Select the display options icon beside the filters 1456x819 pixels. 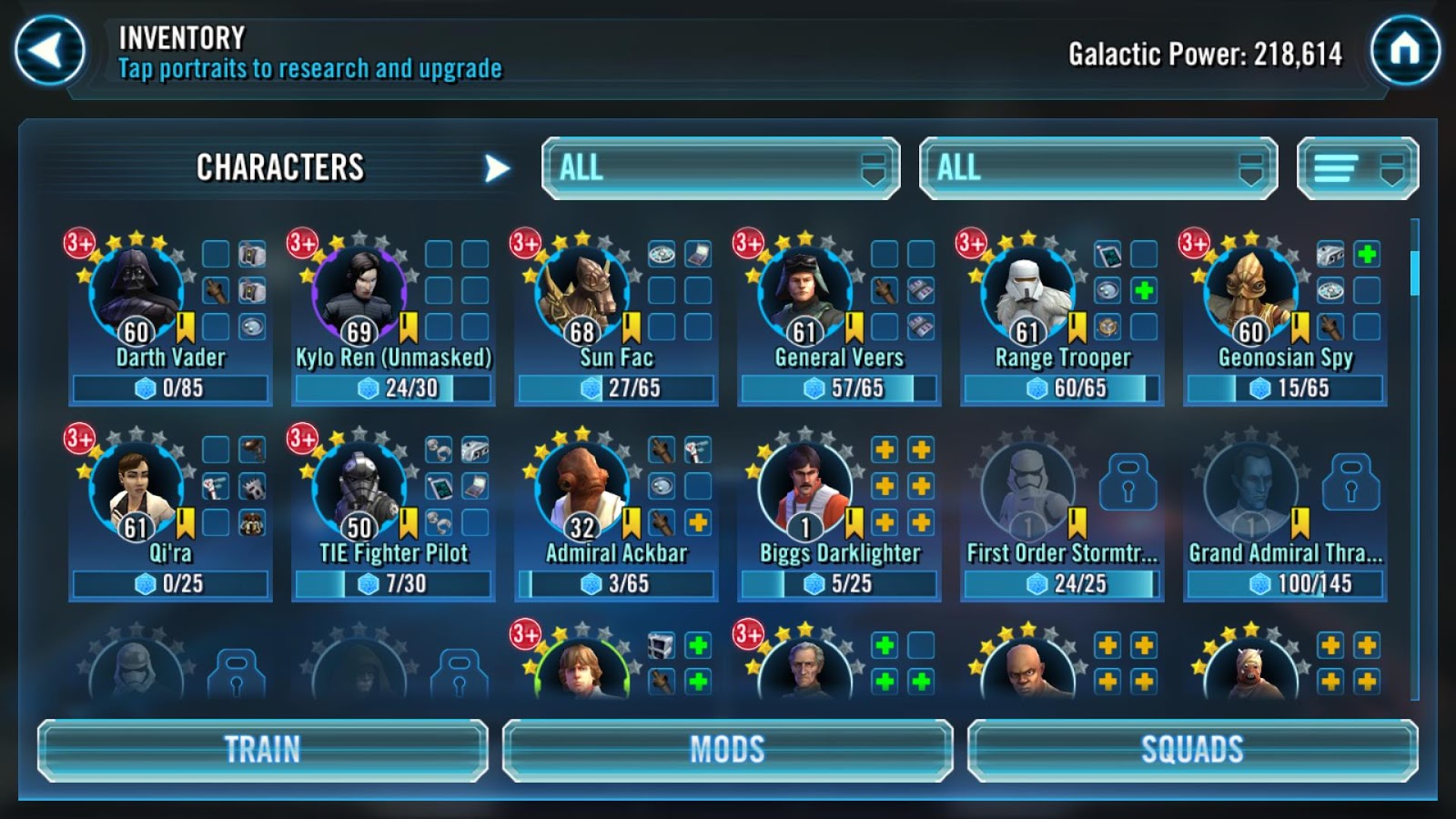tap(1358, 167)
